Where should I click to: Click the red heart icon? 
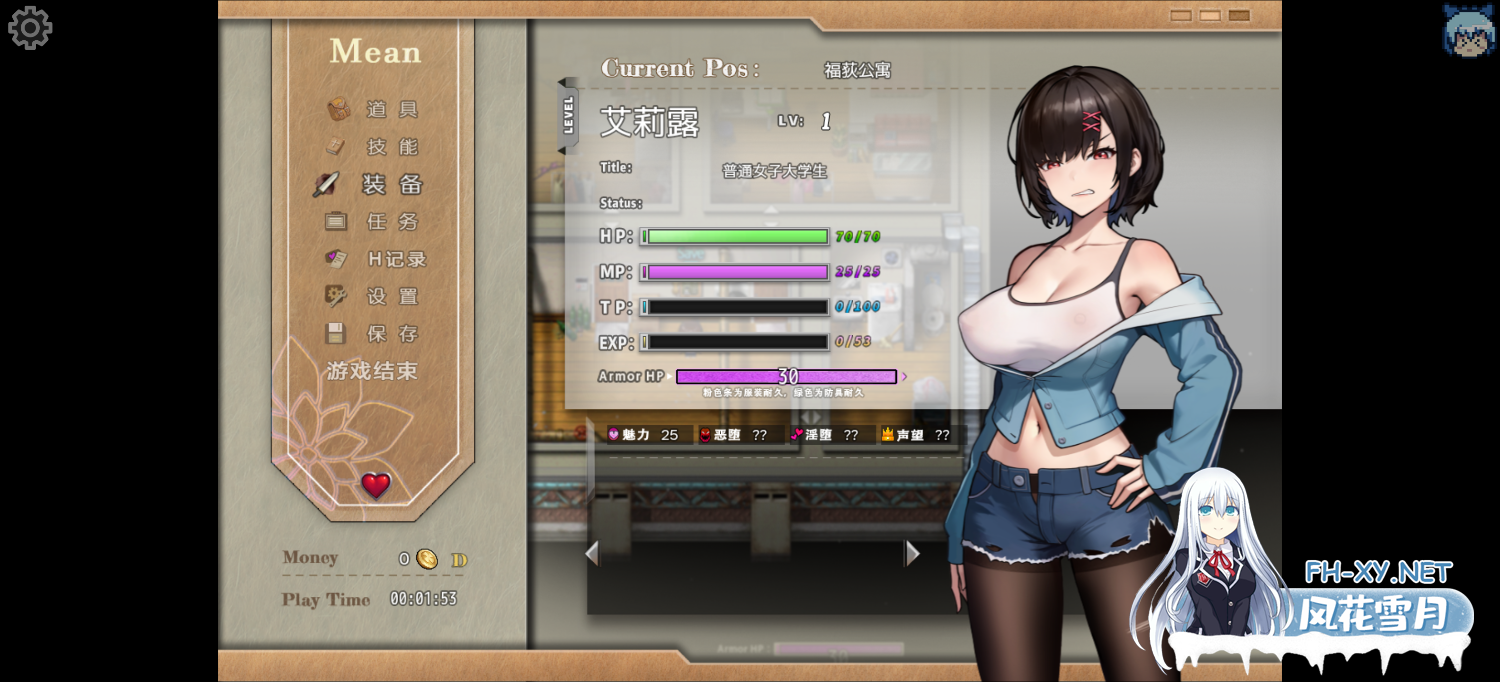376,486
